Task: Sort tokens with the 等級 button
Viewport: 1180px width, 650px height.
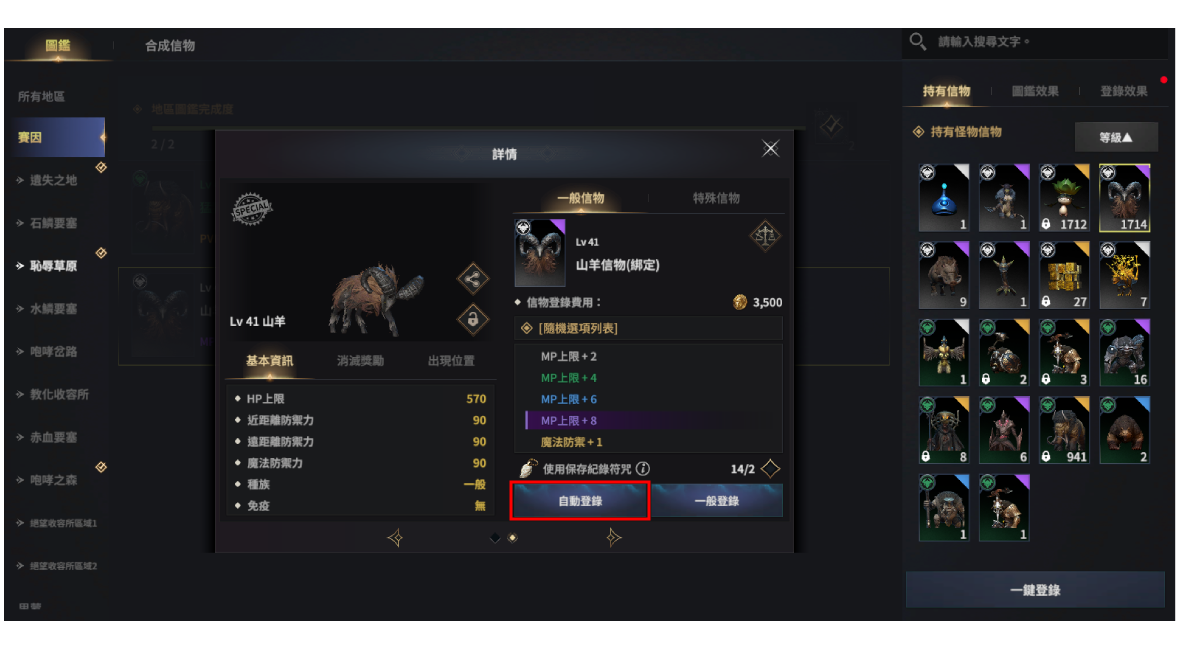Action: click(1116, 137)
